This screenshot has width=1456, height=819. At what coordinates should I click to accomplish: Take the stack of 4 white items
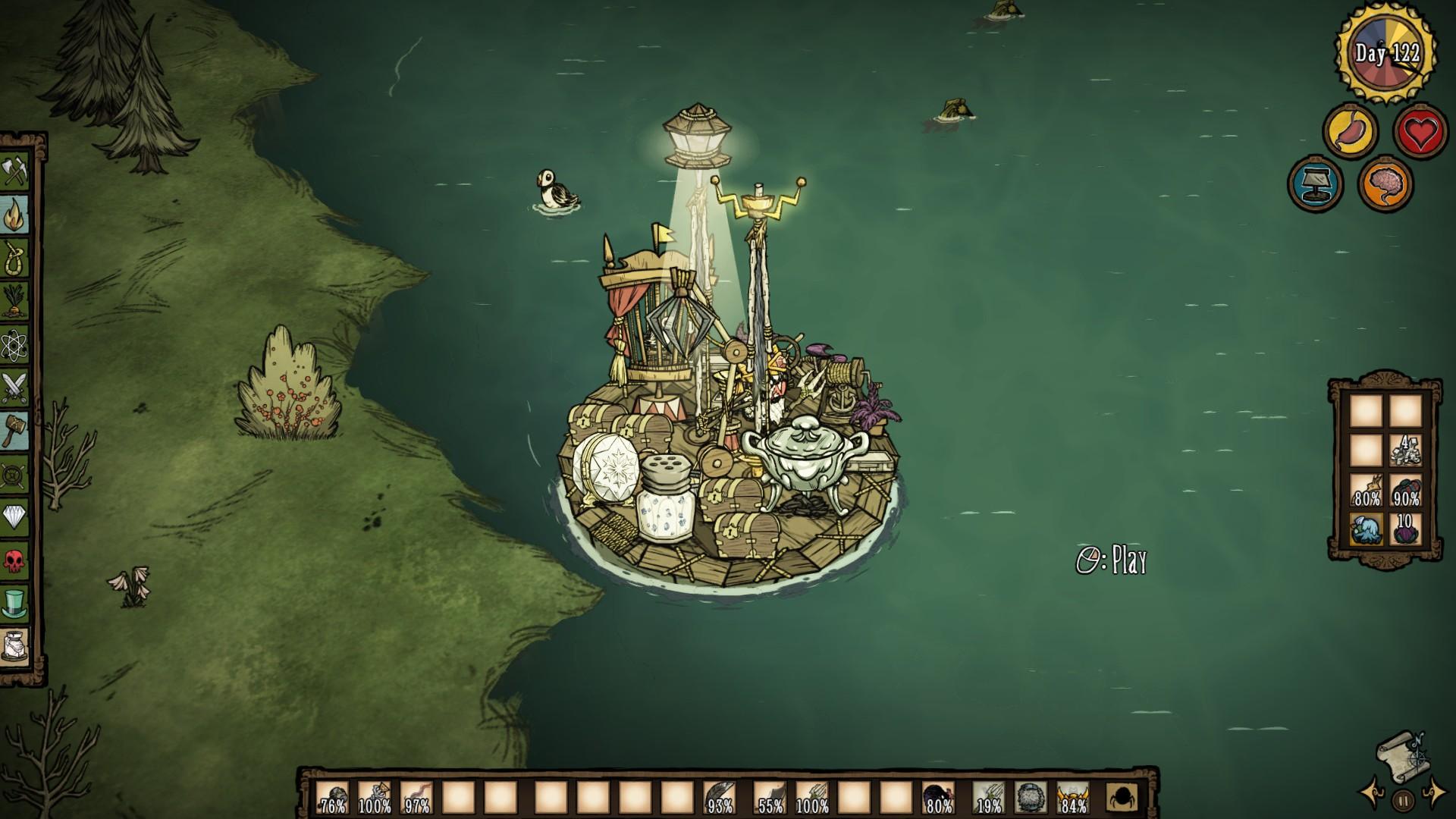1405,450
